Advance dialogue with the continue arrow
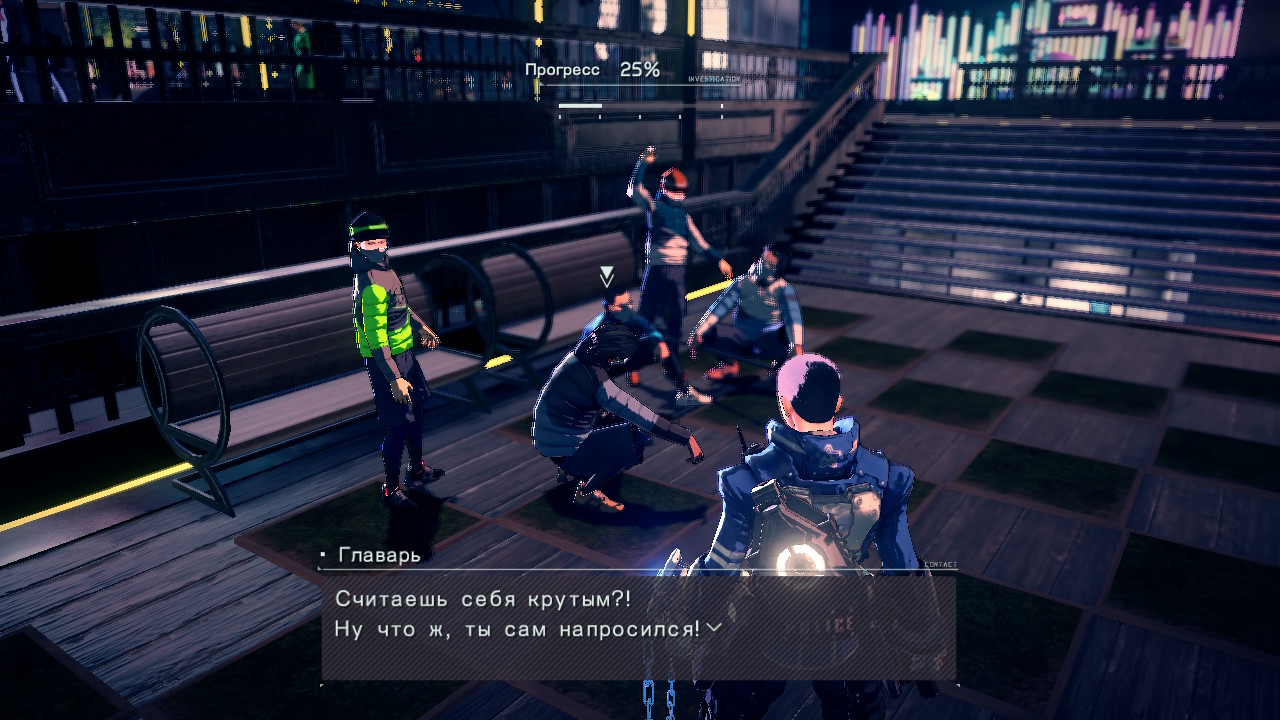Image resolution: width=1280 pixels, height=720 pixels. coord(713,628)
